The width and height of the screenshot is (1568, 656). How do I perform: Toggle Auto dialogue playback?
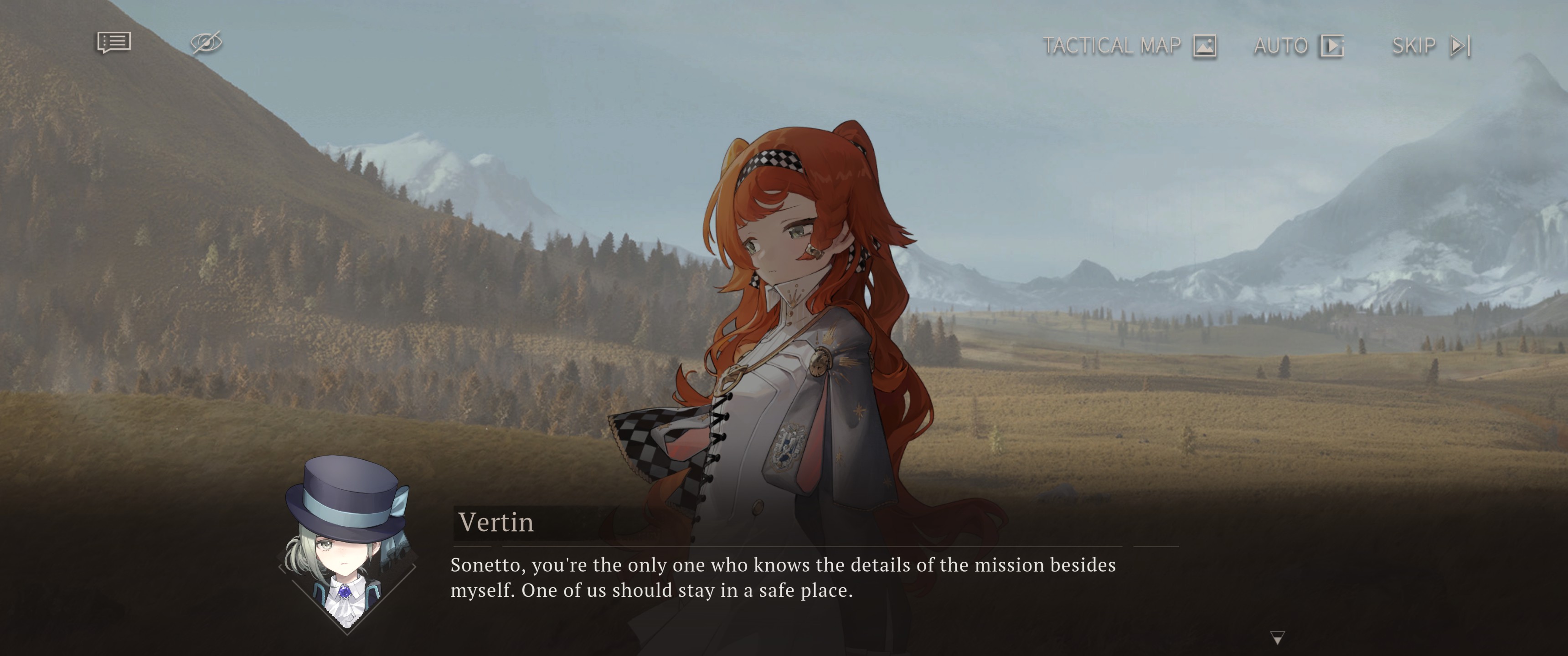tap(1298, 46)
